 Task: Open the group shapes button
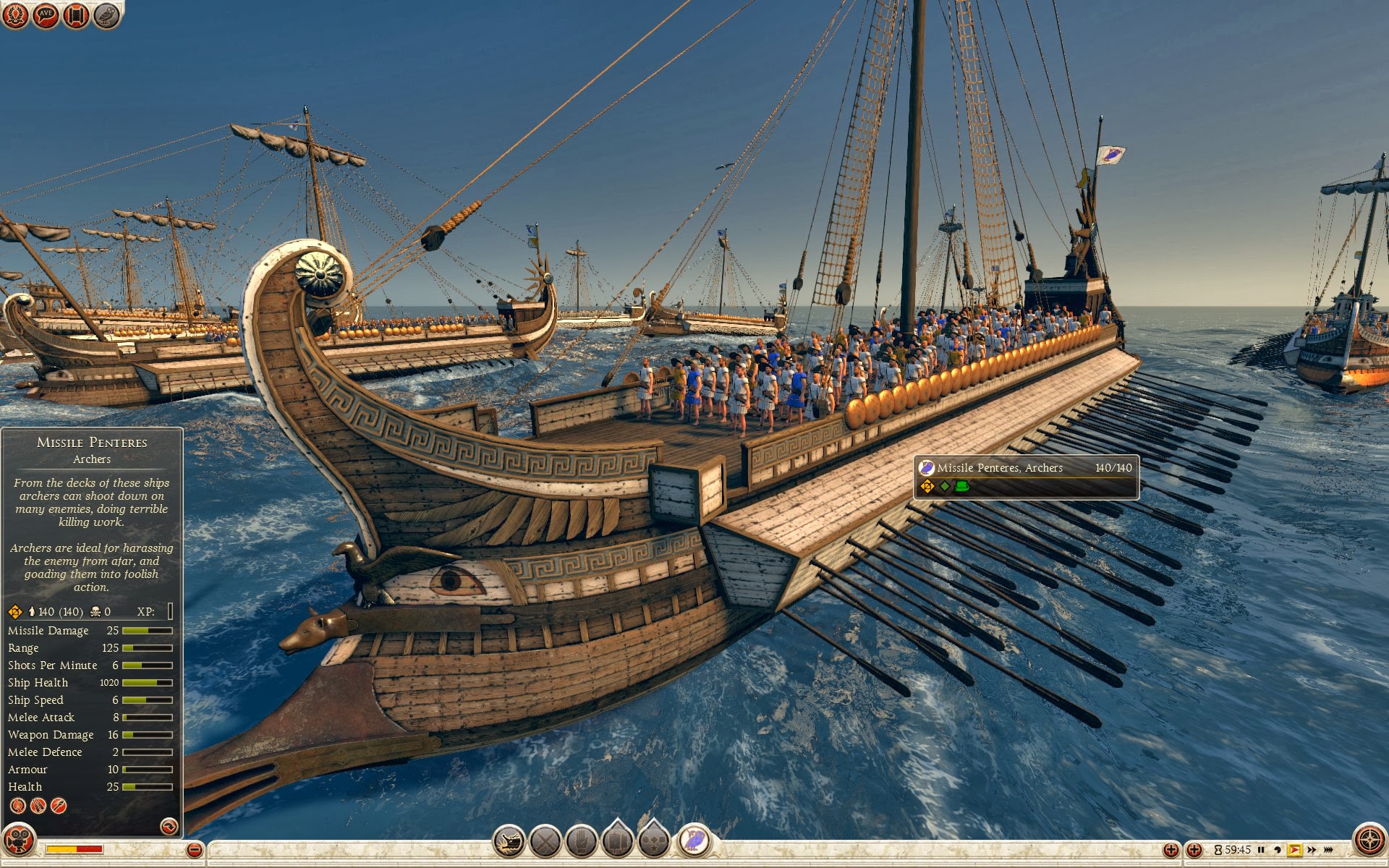[654, 841]
